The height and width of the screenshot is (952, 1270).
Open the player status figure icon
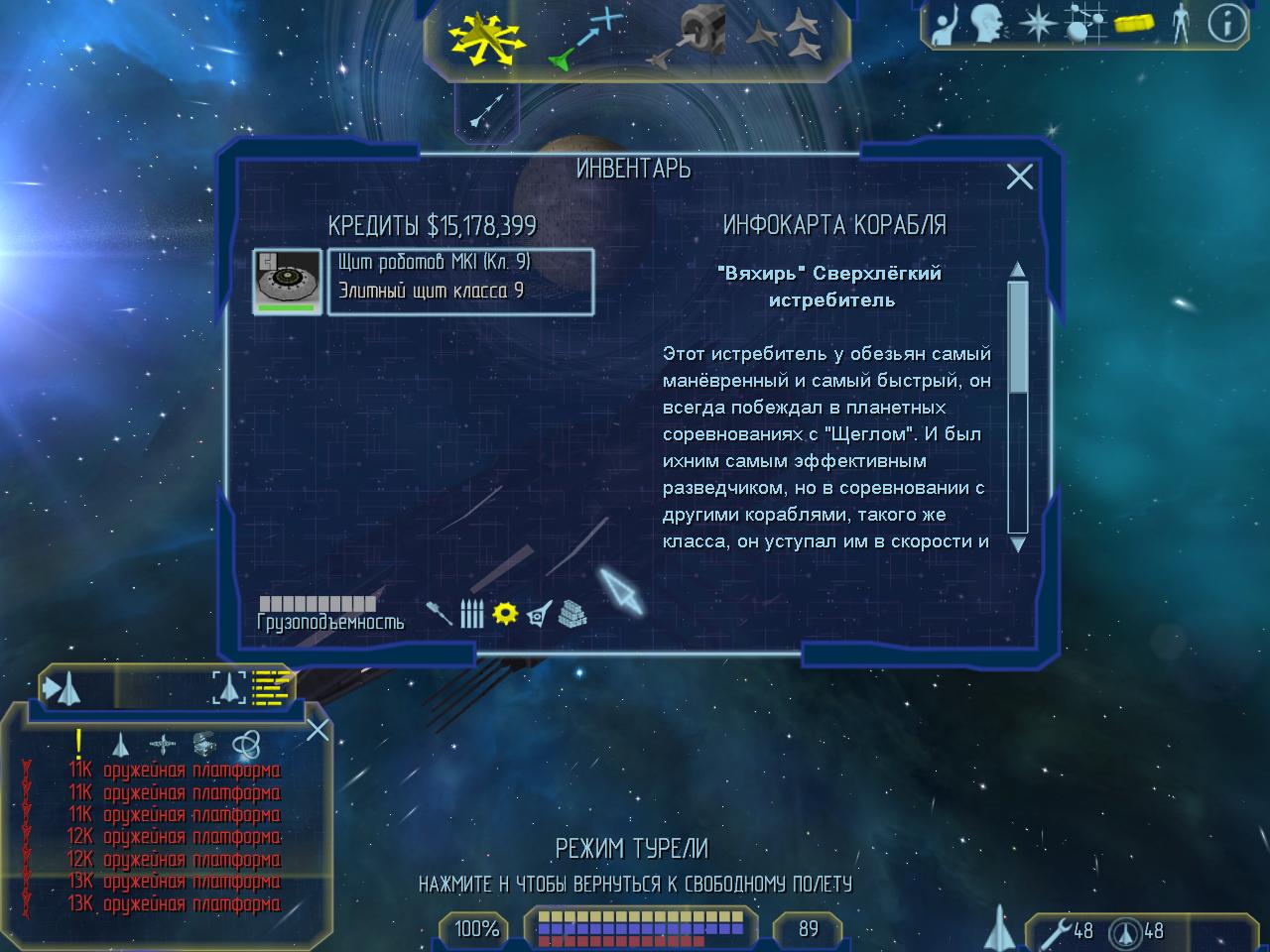click(1180, 25)
